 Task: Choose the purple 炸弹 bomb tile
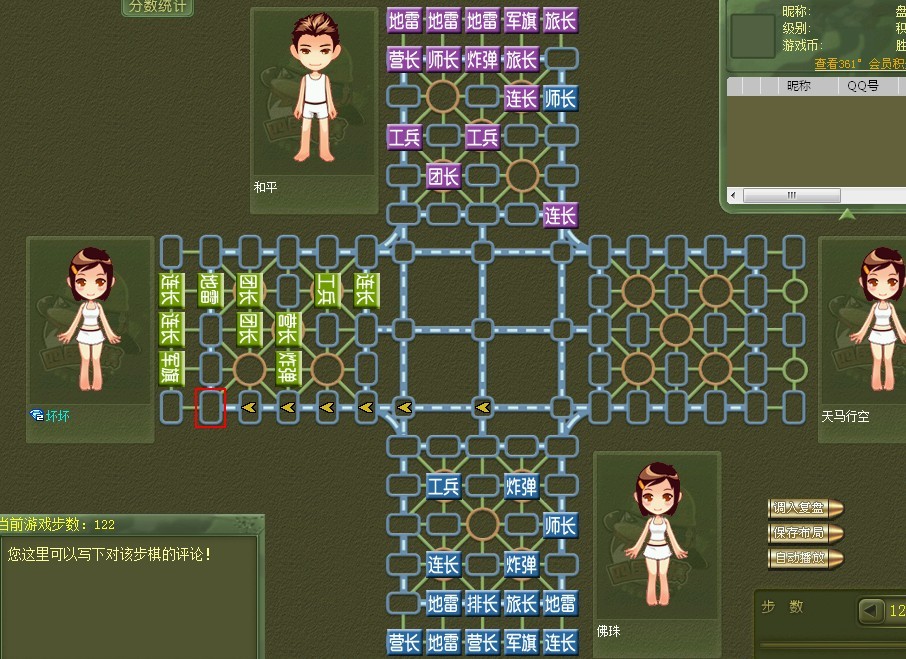click(482, 59)
